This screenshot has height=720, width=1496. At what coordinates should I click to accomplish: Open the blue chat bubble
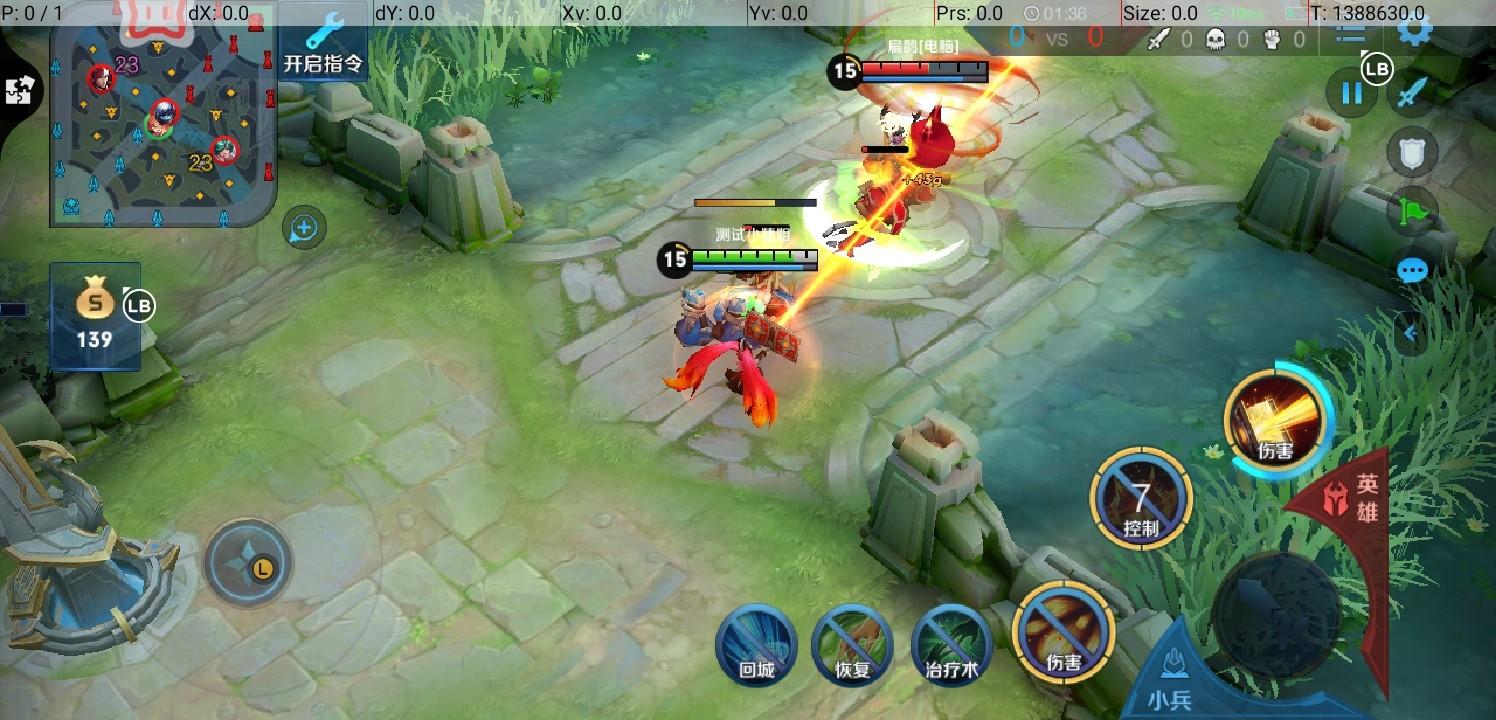(x=1412, y=271)
